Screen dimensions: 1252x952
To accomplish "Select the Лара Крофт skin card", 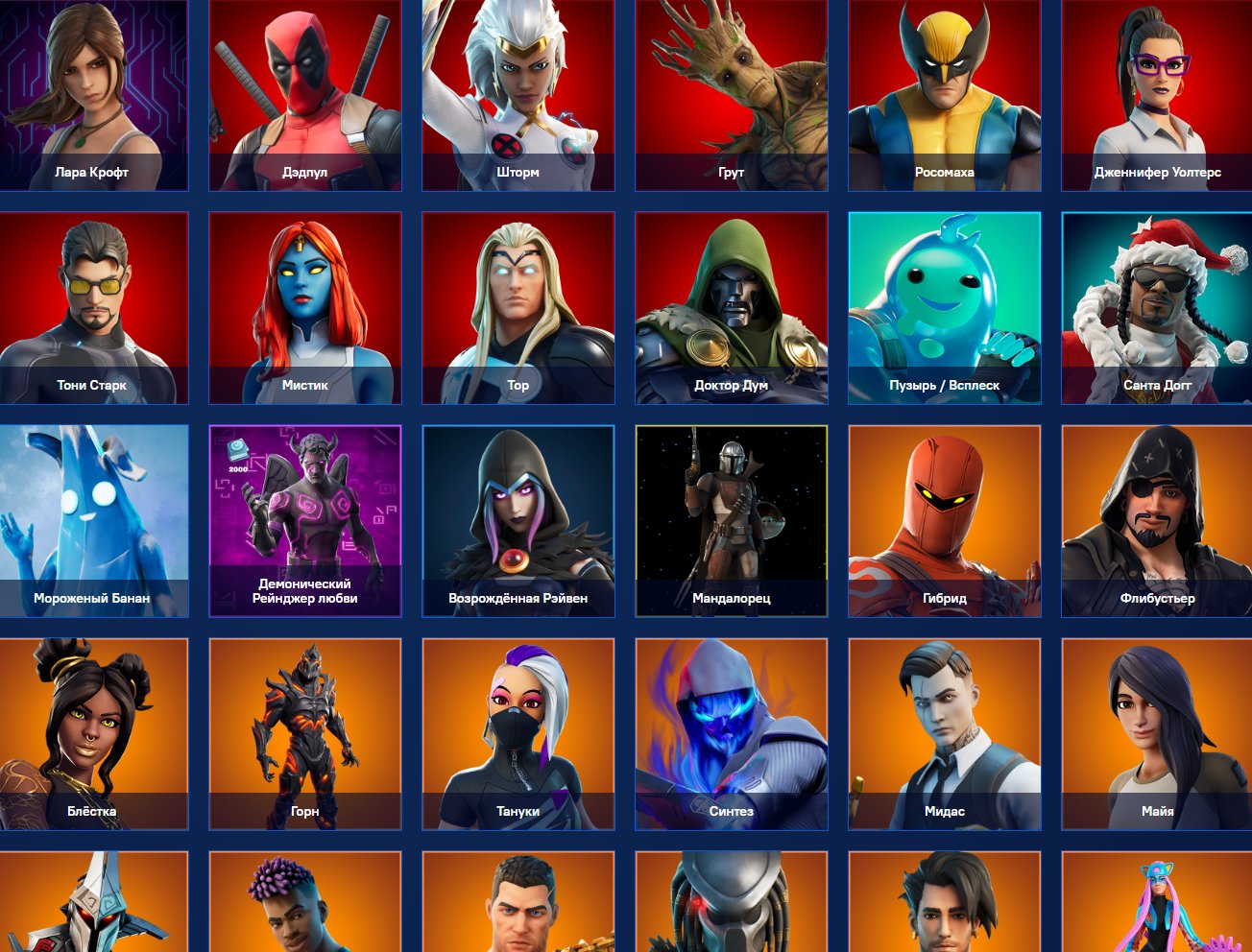I will tap(93, 96).
